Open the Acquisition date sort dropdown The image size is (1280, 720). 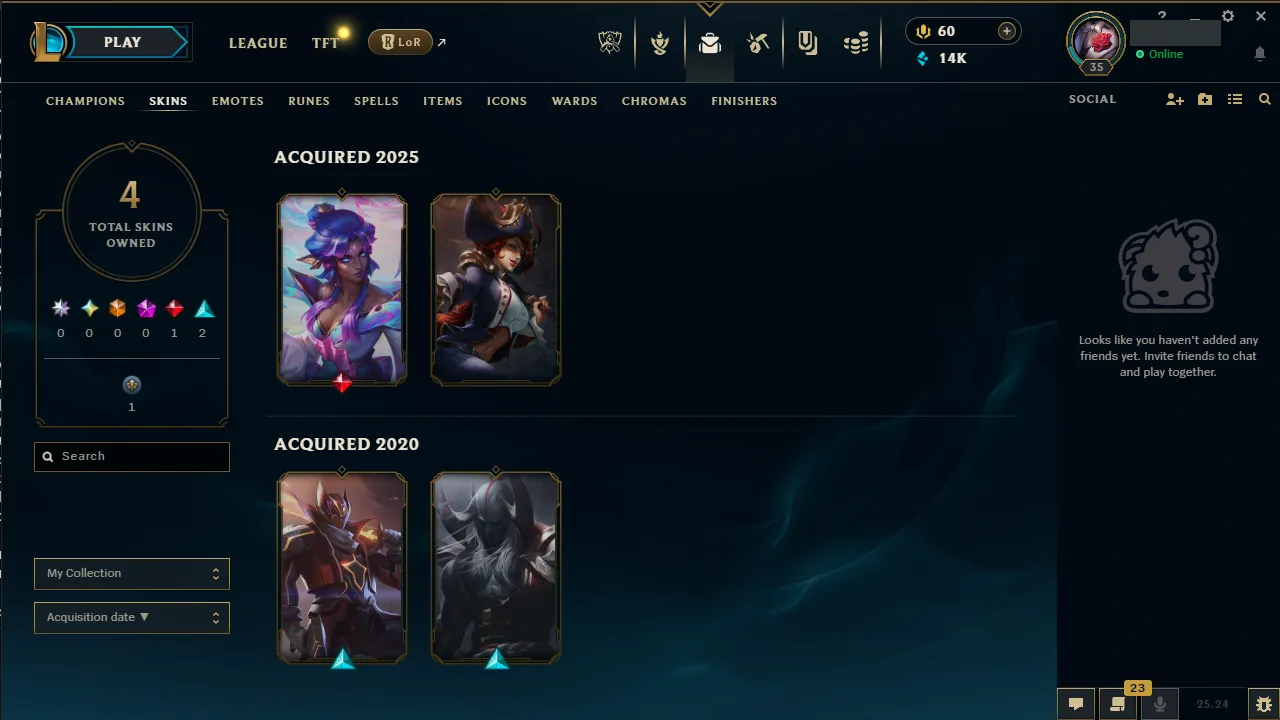tap(131, 617)
